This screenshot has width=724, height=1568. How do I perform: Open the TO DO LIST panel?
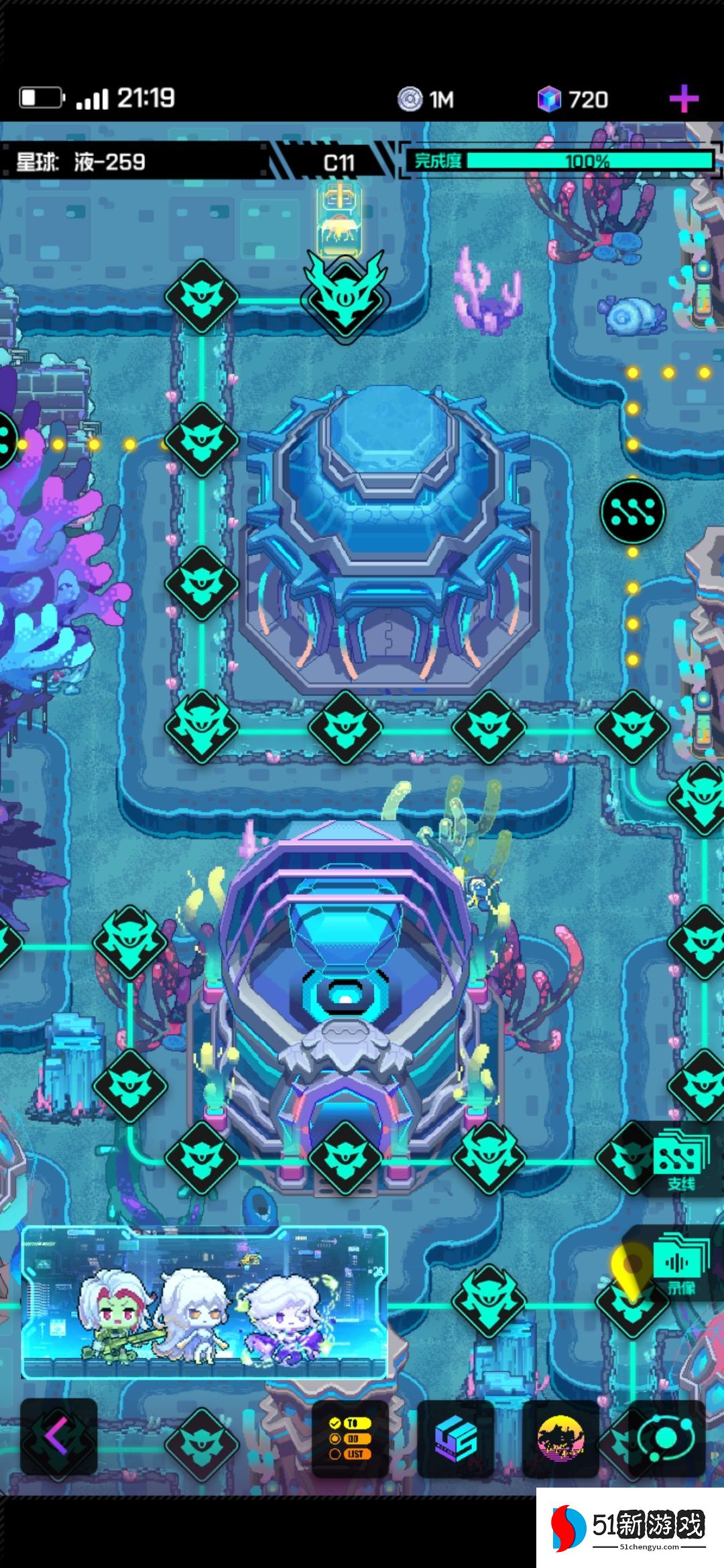tap(350, 1438)
